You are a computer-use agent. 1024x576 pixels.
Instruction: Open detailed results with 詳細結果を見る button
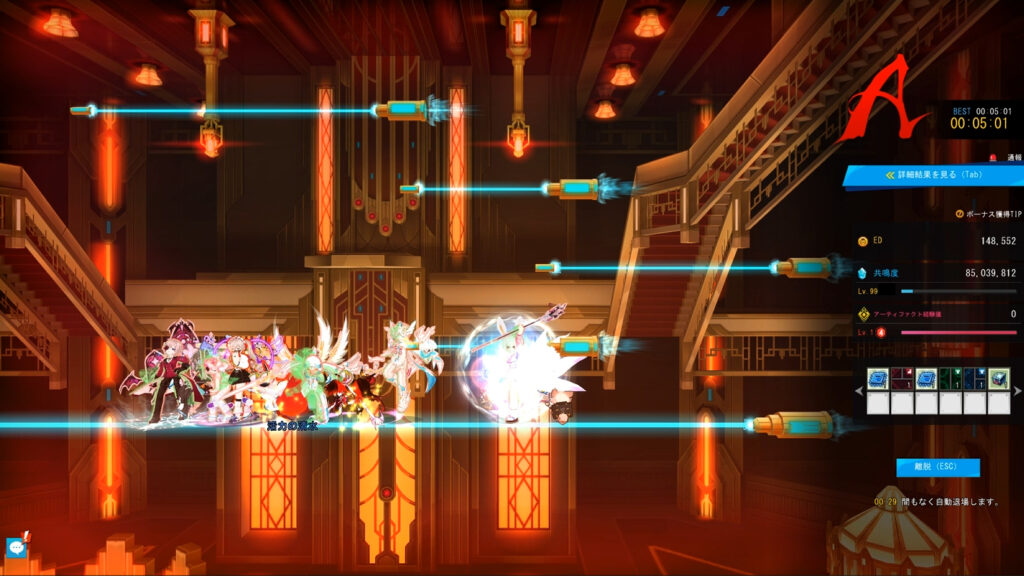932,176
